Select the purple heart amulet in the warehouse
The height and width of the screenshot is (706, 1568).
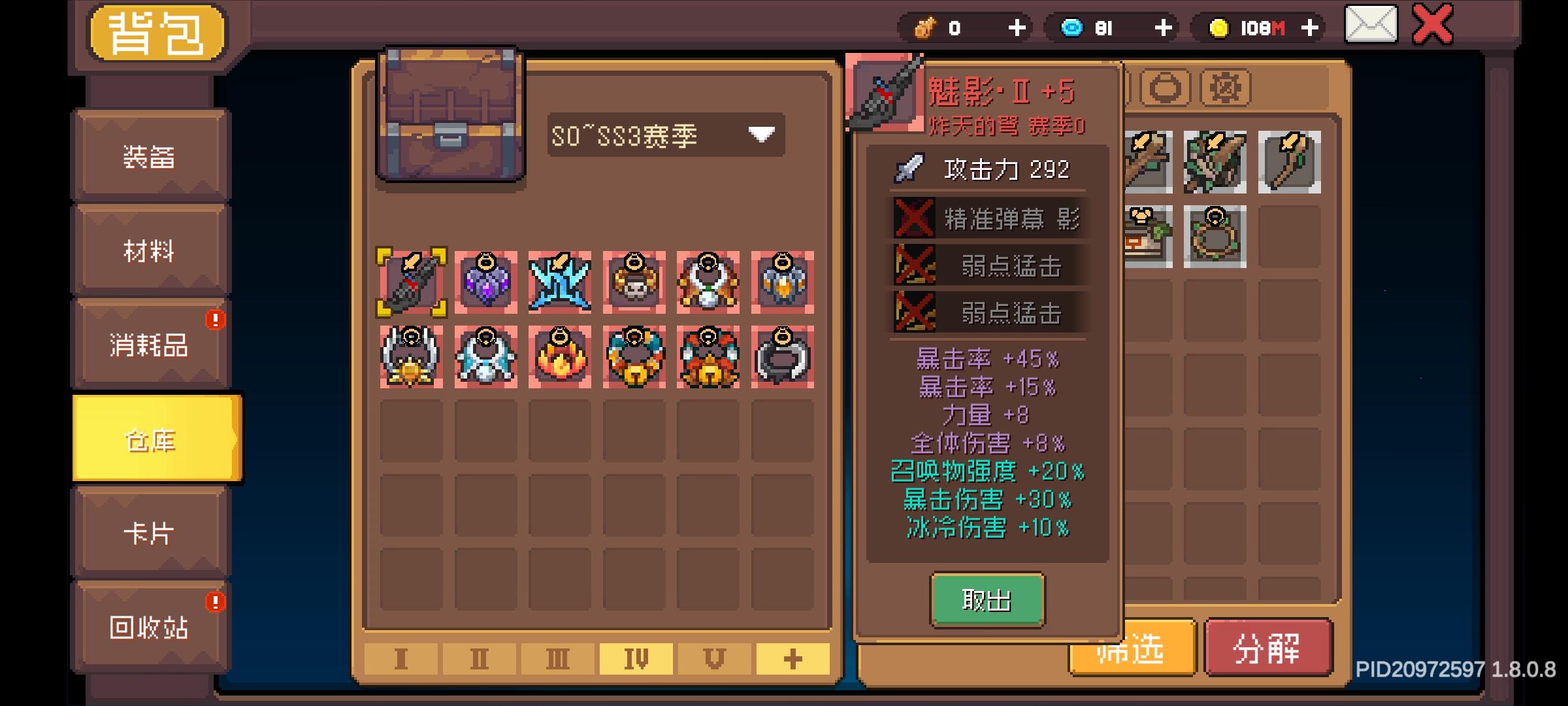[x=485, y=282]
